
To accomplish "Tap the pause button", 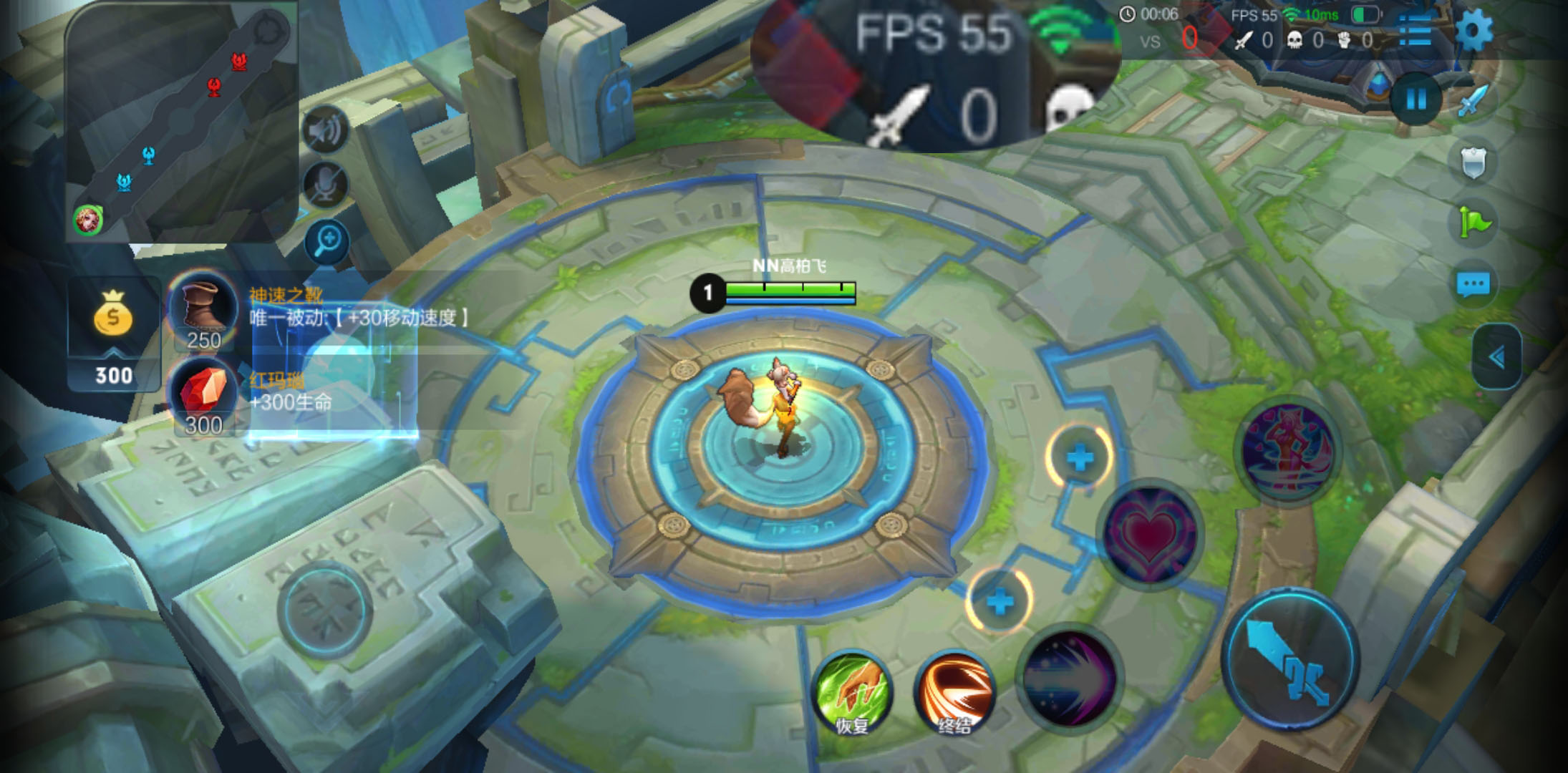I will pyautogui.click(x=1415, y=99).
